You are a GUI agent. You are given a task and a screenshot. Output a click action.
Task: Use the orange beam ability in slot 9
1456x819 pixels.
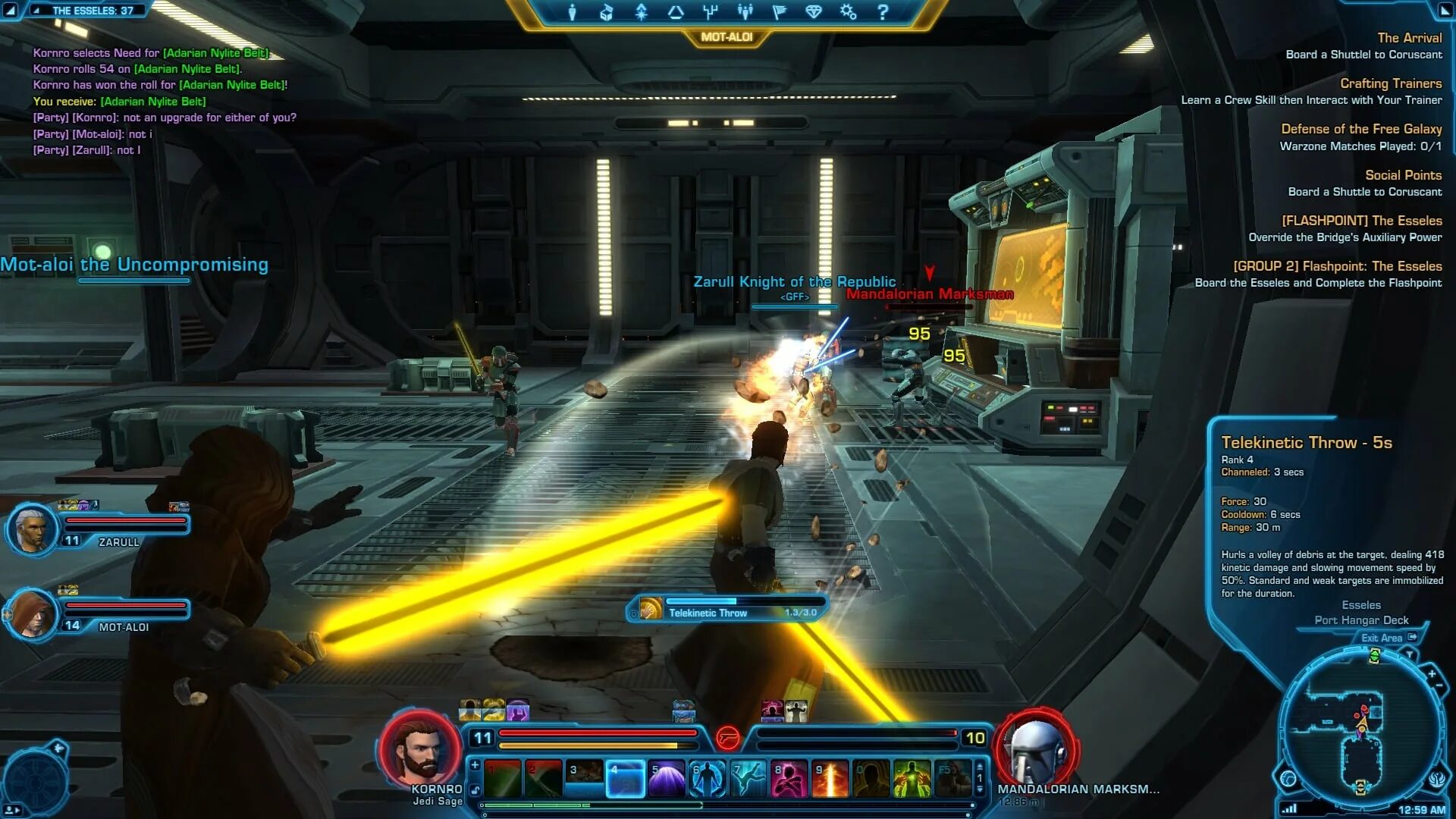pos(830,779)
